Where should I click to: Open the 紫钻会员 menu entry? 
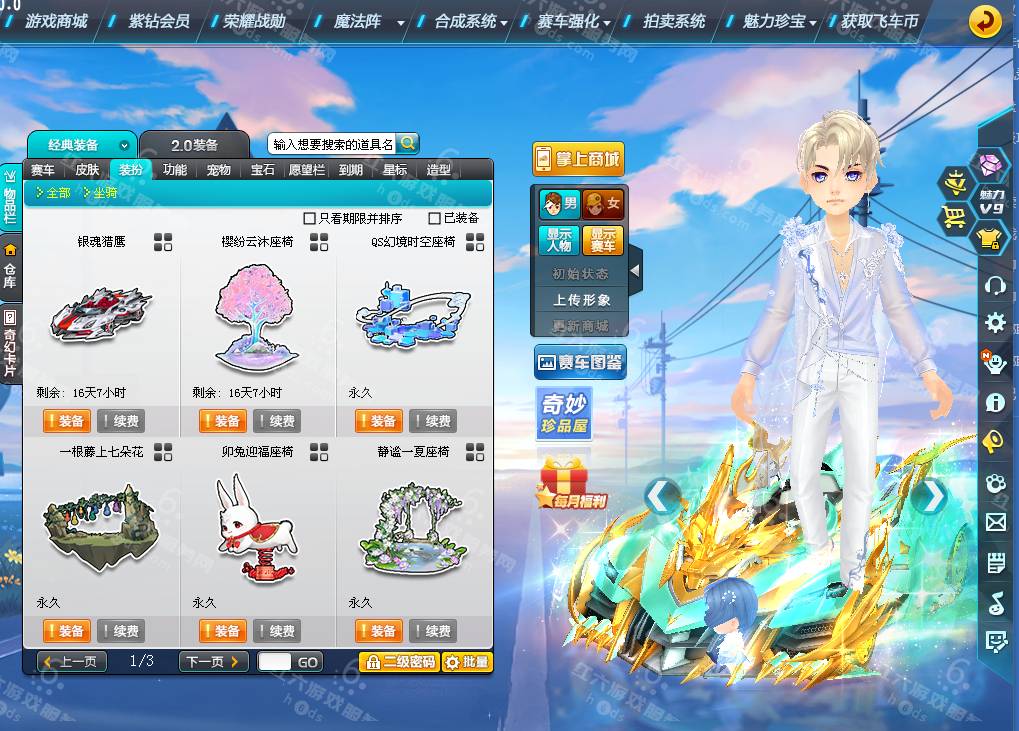click(x=158, y=21)
